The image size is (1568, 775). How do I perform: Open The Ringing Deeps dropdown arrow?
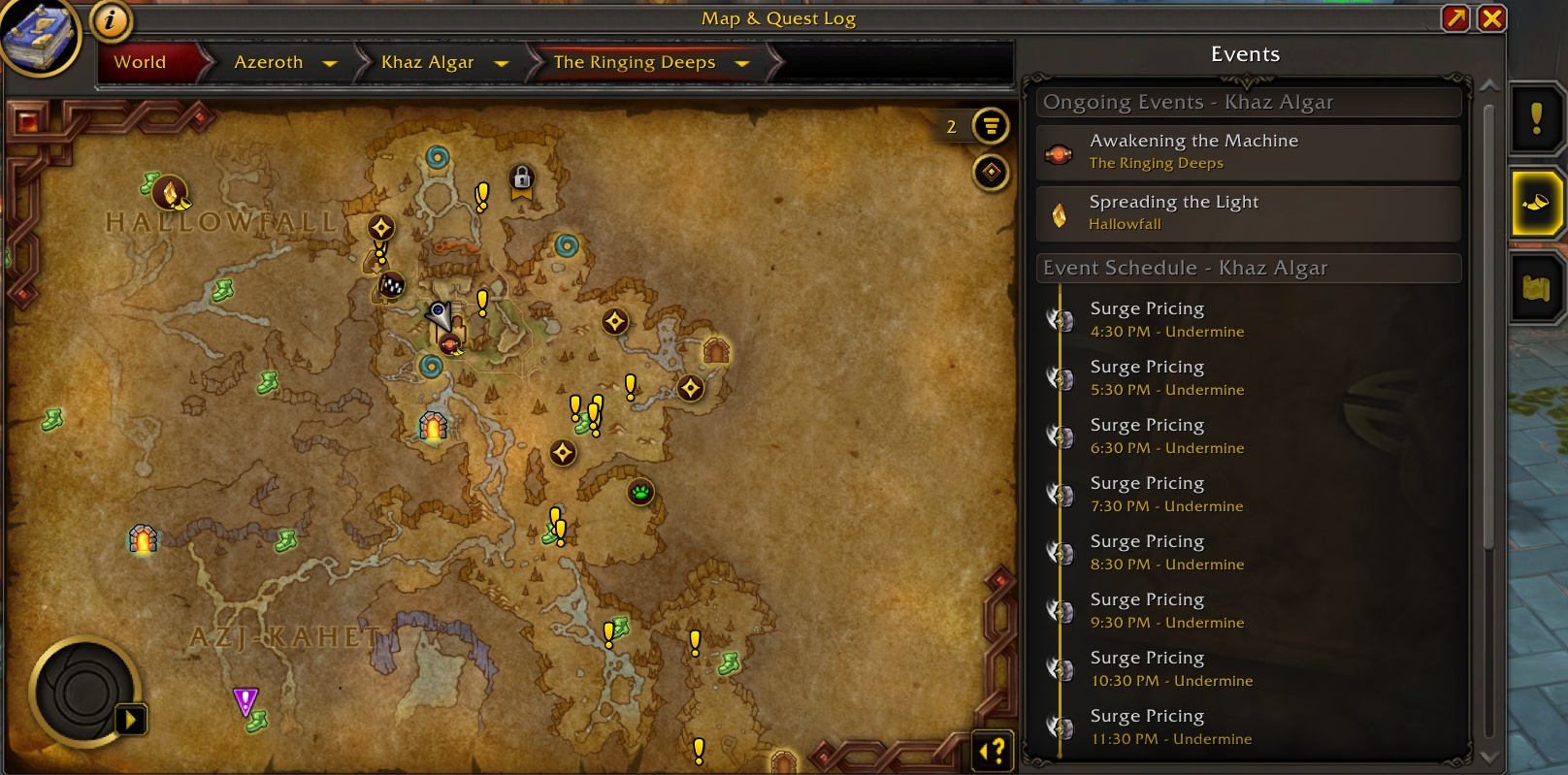click(x=742, y=62)
